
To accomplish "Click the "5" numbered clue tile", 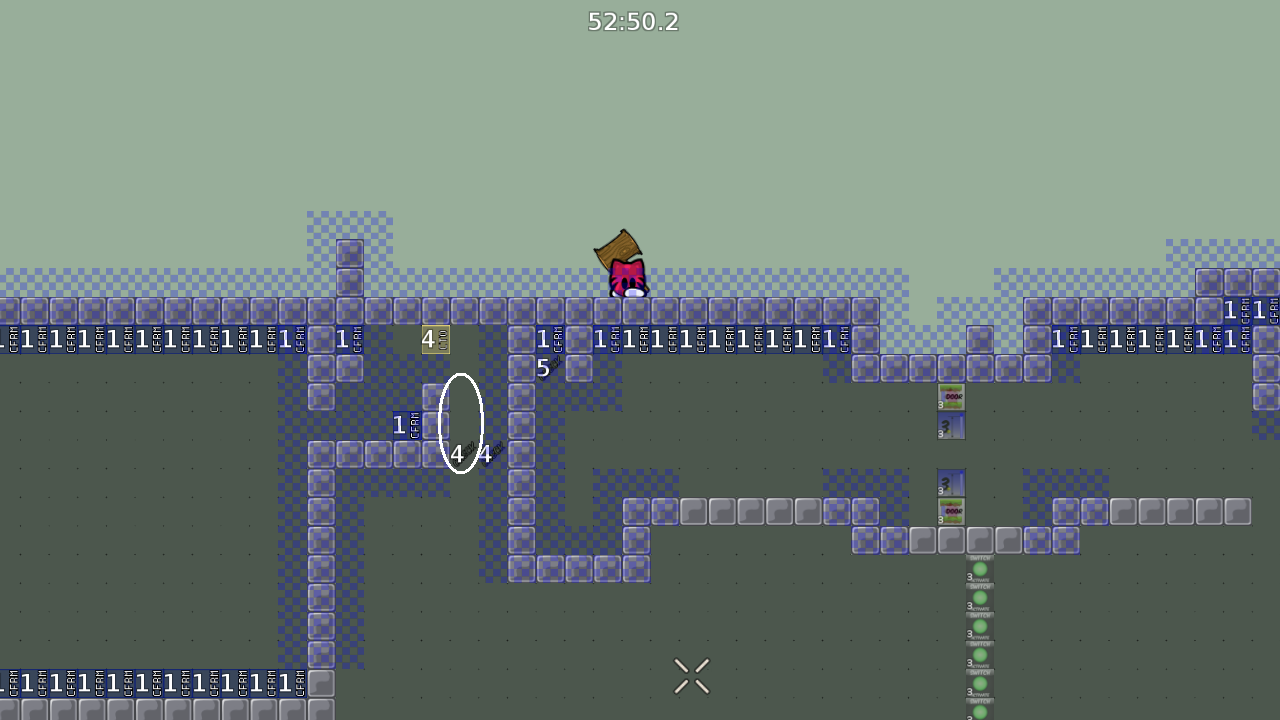I will pyautogui.click(x=543, y=368).
